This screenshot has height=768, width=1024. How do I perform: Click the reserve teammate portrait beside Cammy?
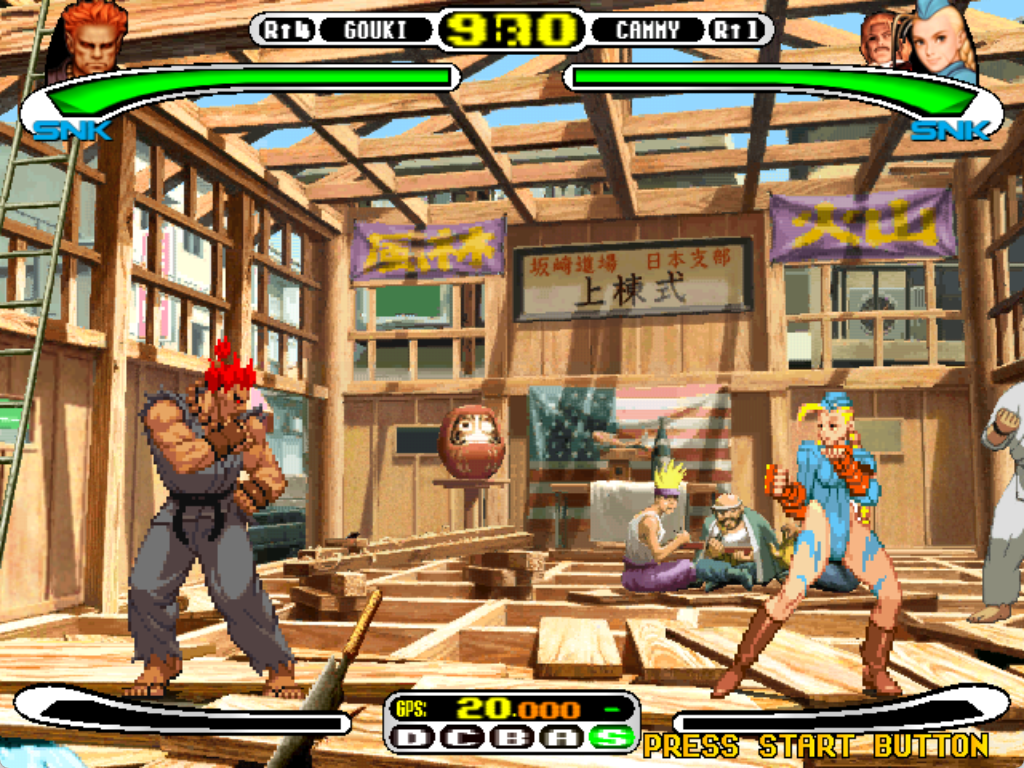coord(879,38)
